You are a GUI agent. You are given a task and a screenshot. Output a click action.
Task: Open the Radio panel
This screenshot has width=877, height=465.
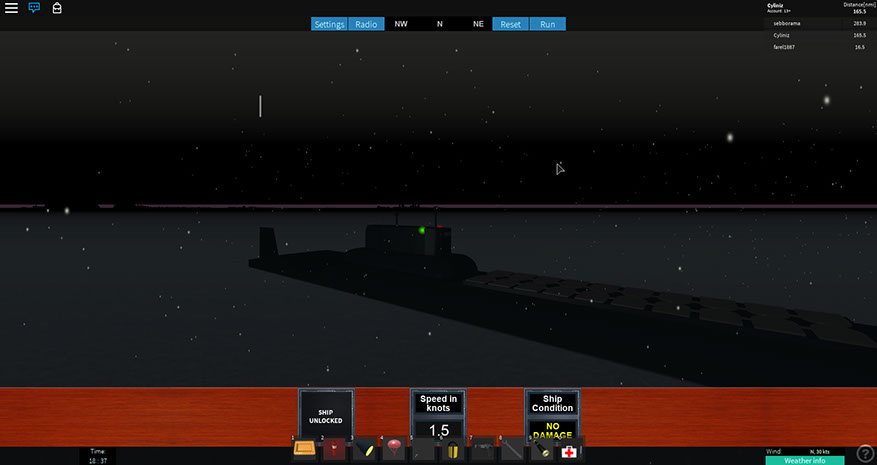tap(366, 24)
